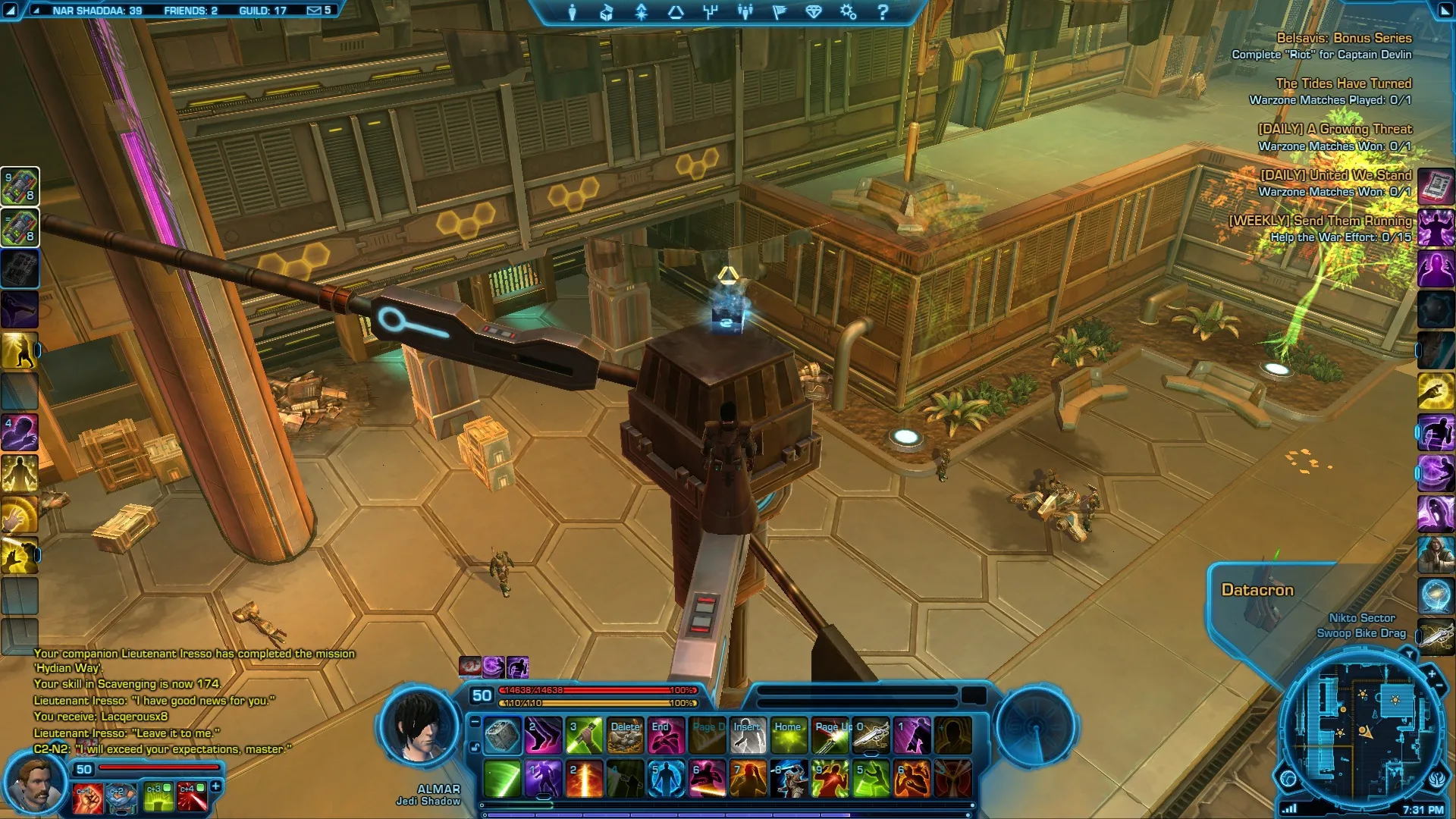1456x819 pixels.
Task: Open the guild flag menu icon
Action: tap(780, 12)
